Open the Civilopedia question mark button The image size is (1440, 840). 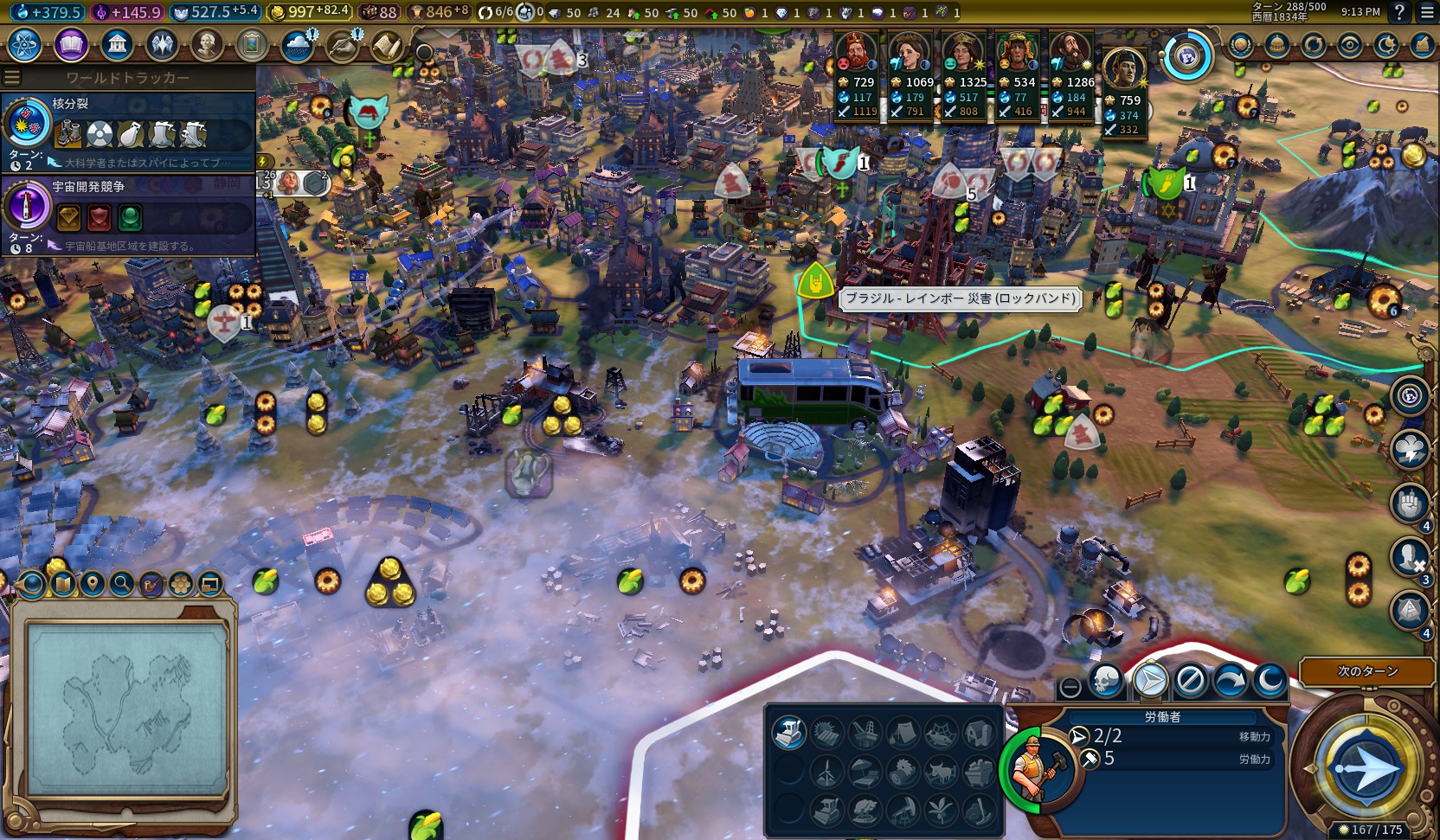(1399, 12)
